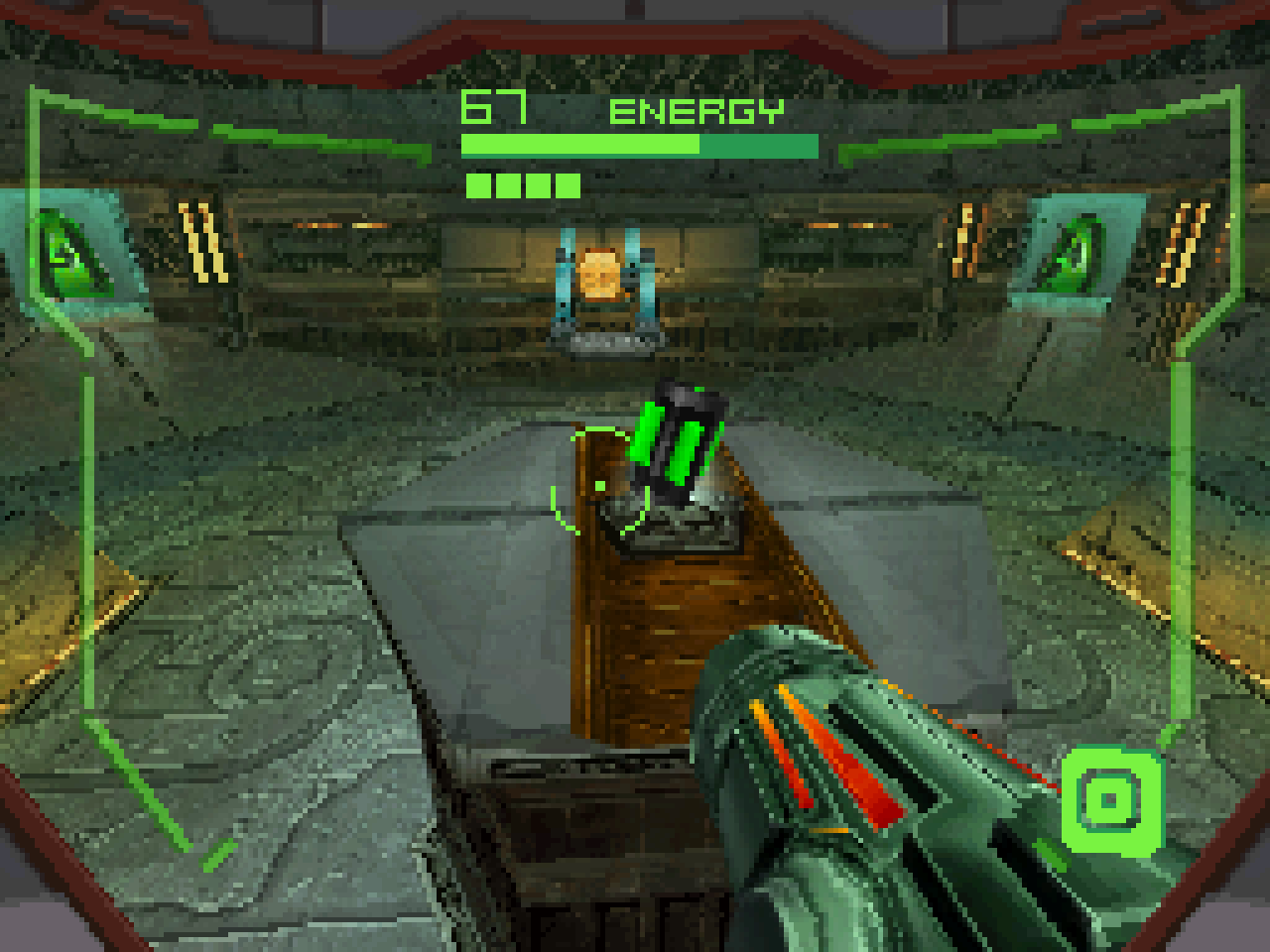Viewport: 1270px width, 952px height.
Task: Click the left visor arrow icon
Action: pyautogui.click(x=64, y=251)
